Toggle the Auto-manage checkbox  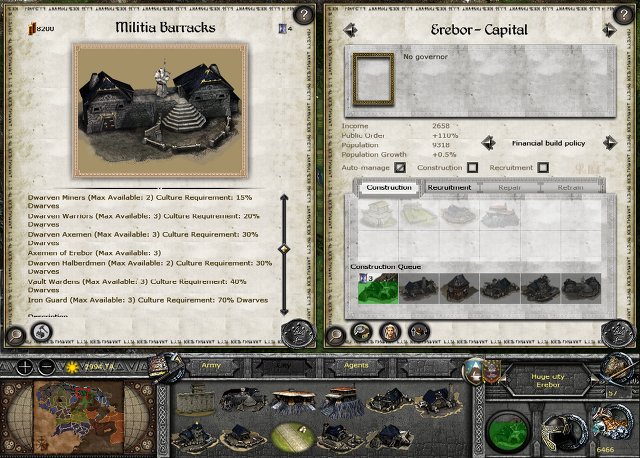click(x=401, y=167)
